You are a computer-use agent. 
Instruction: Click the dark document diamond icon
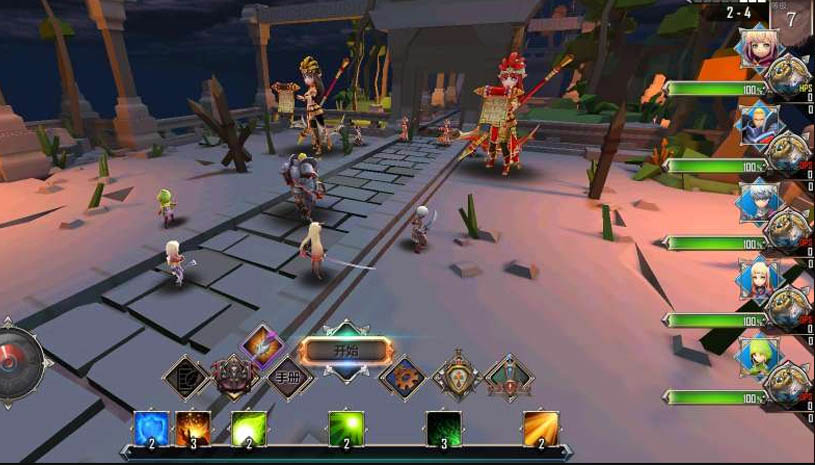tap(186, 378)
